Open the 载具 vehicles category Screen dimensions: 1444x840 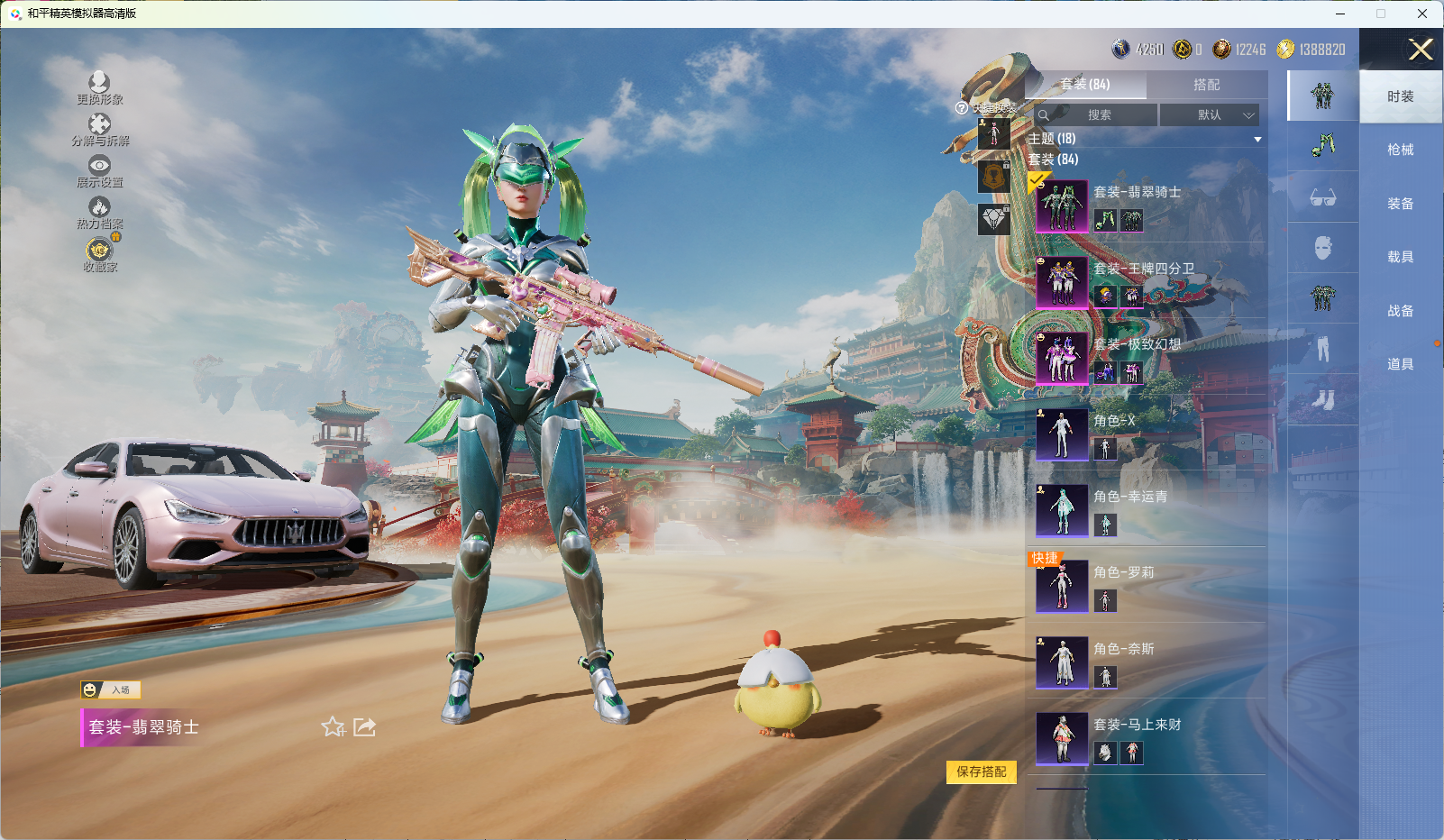(1400, 257)
